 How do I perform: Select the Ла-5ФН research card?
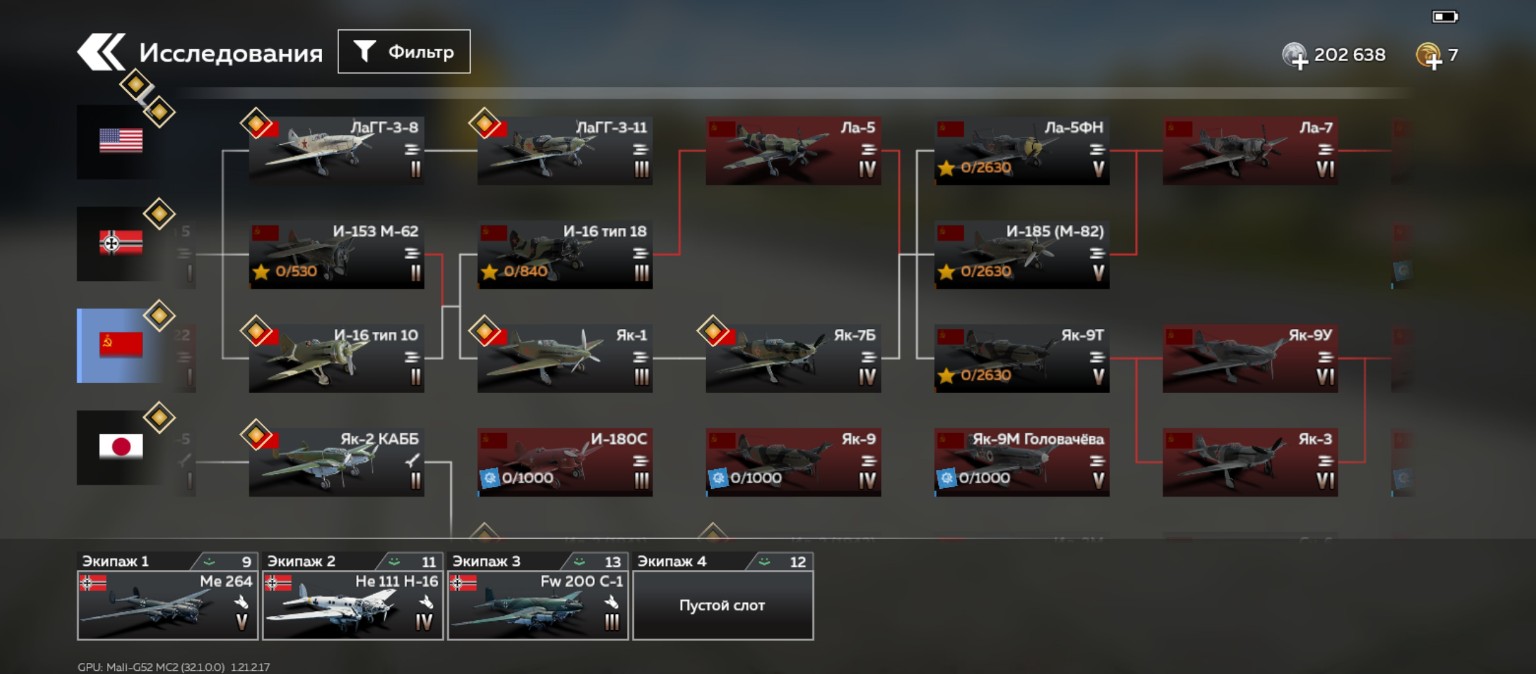(1022, 151)
